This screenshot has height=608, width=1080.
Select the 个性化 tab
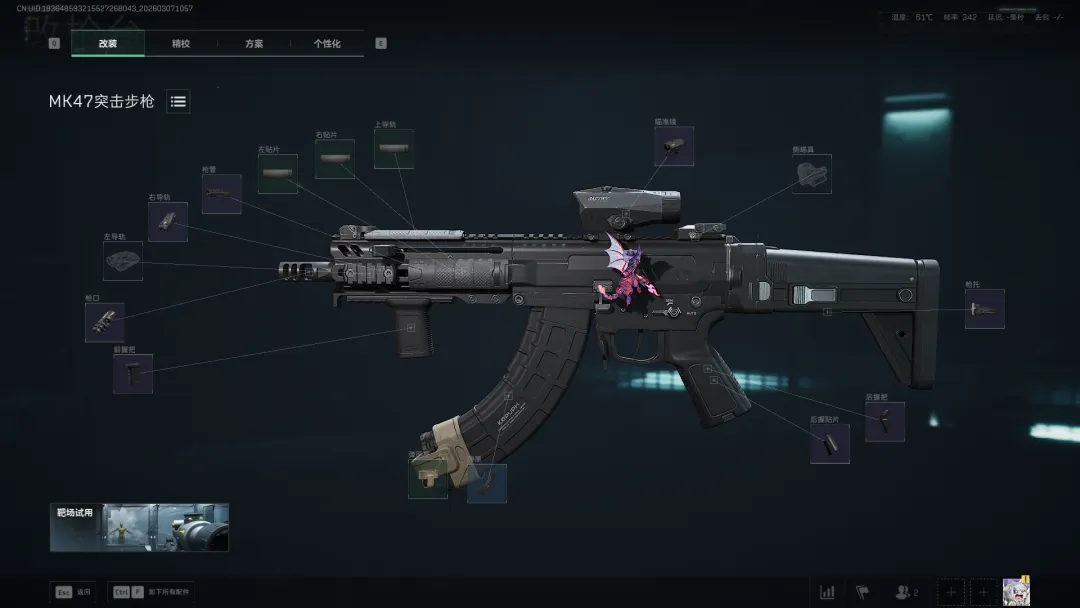327,44
